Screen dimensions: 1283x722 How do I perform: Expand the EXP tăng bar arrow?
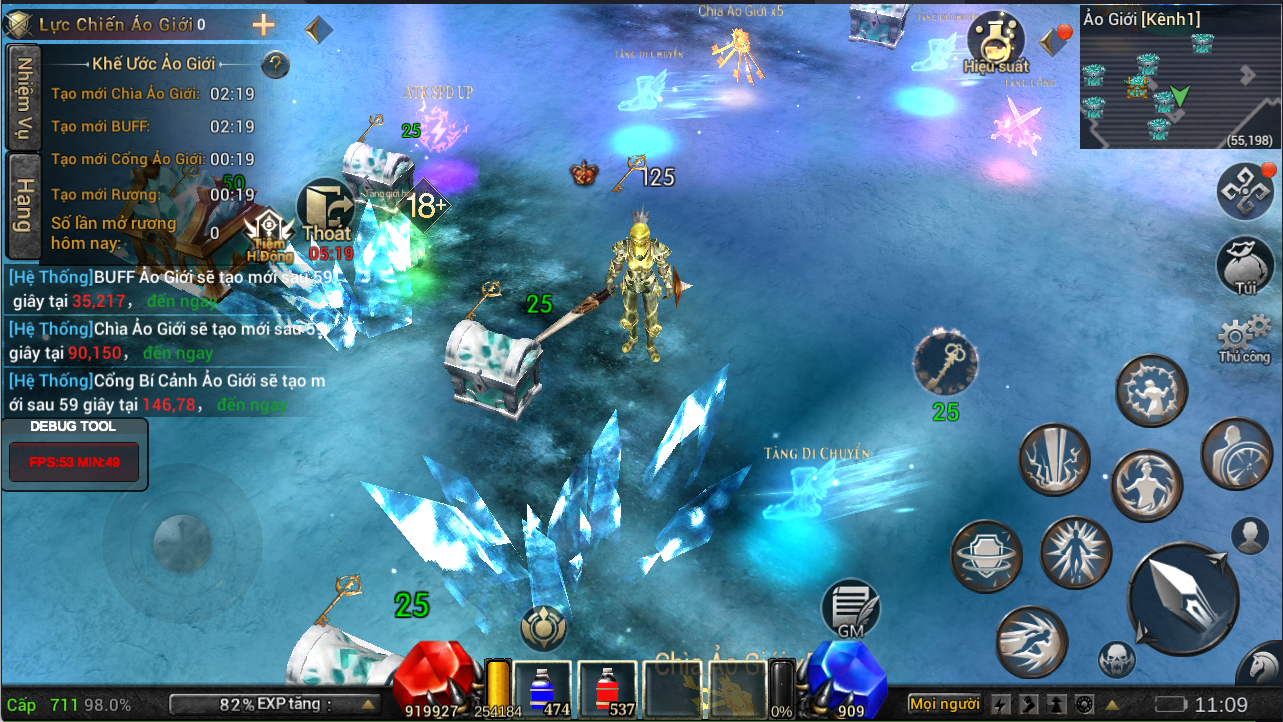pyautogui.click(x=368, y=704)
